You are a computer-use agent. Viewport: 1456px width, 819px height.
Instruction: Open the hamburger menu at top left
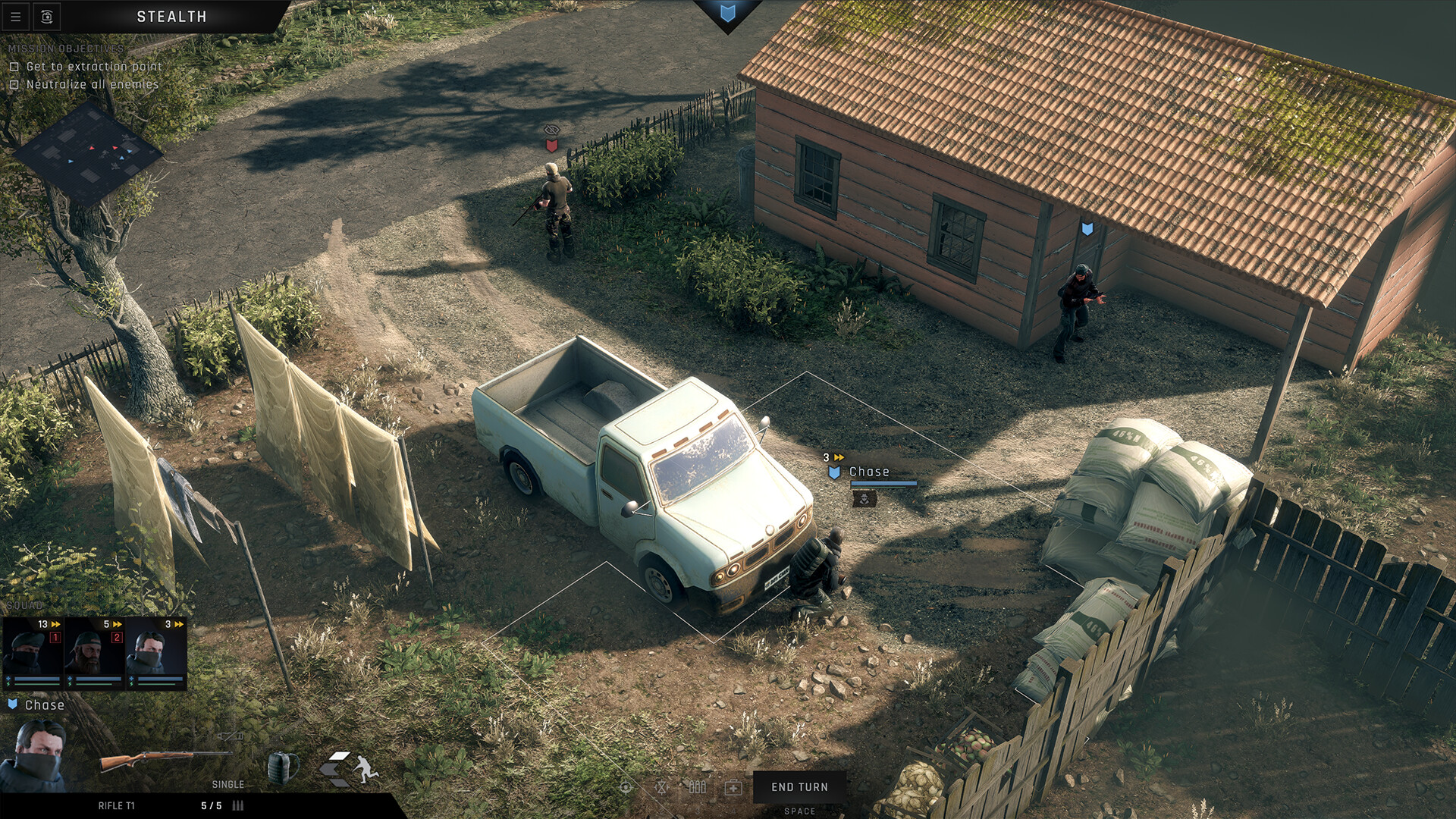click(15, 17)
